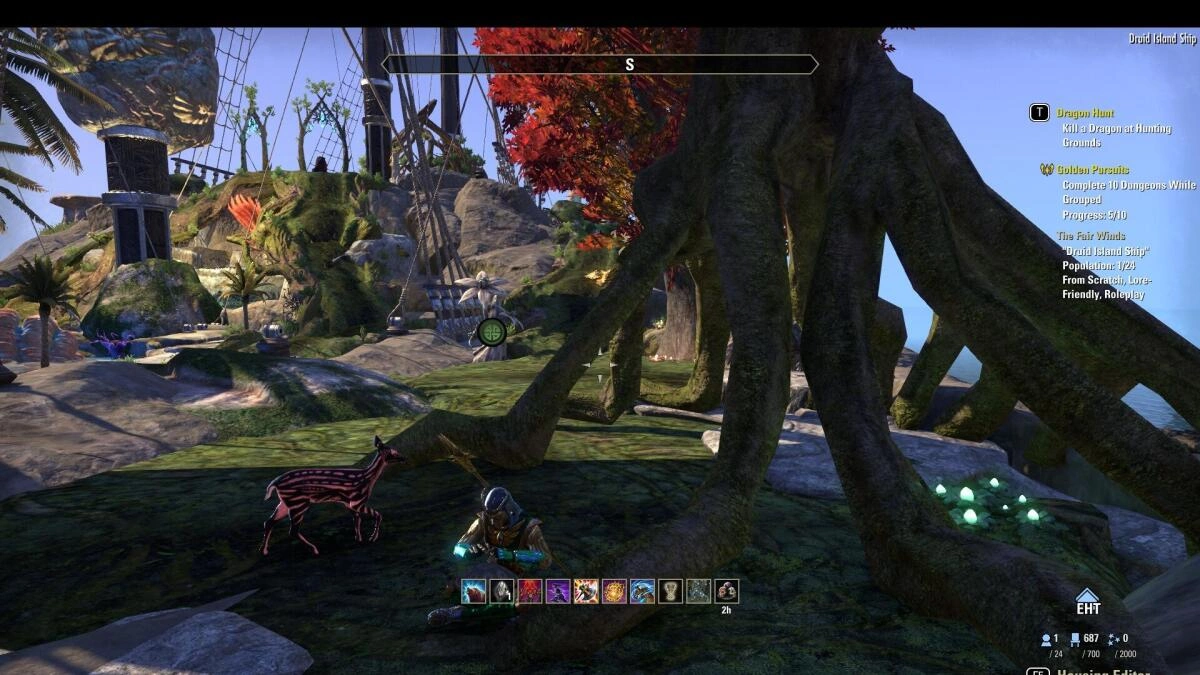The height and width of the screenshot is (675, 1200).
Task: Use the food buff with 2h timer
Action: 727,591
